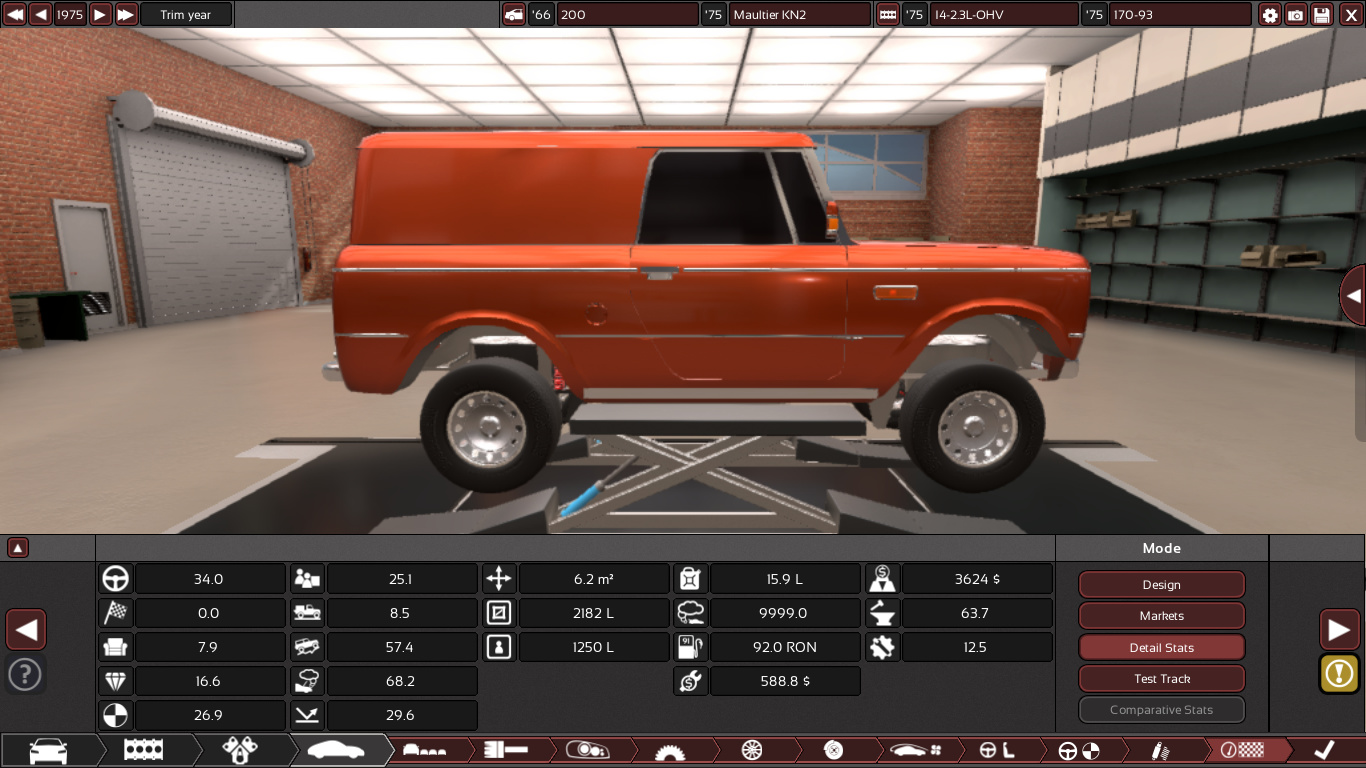The image size is (1366, 768).
Task: Open the question mark help button
Action: [x=25, y=675]
